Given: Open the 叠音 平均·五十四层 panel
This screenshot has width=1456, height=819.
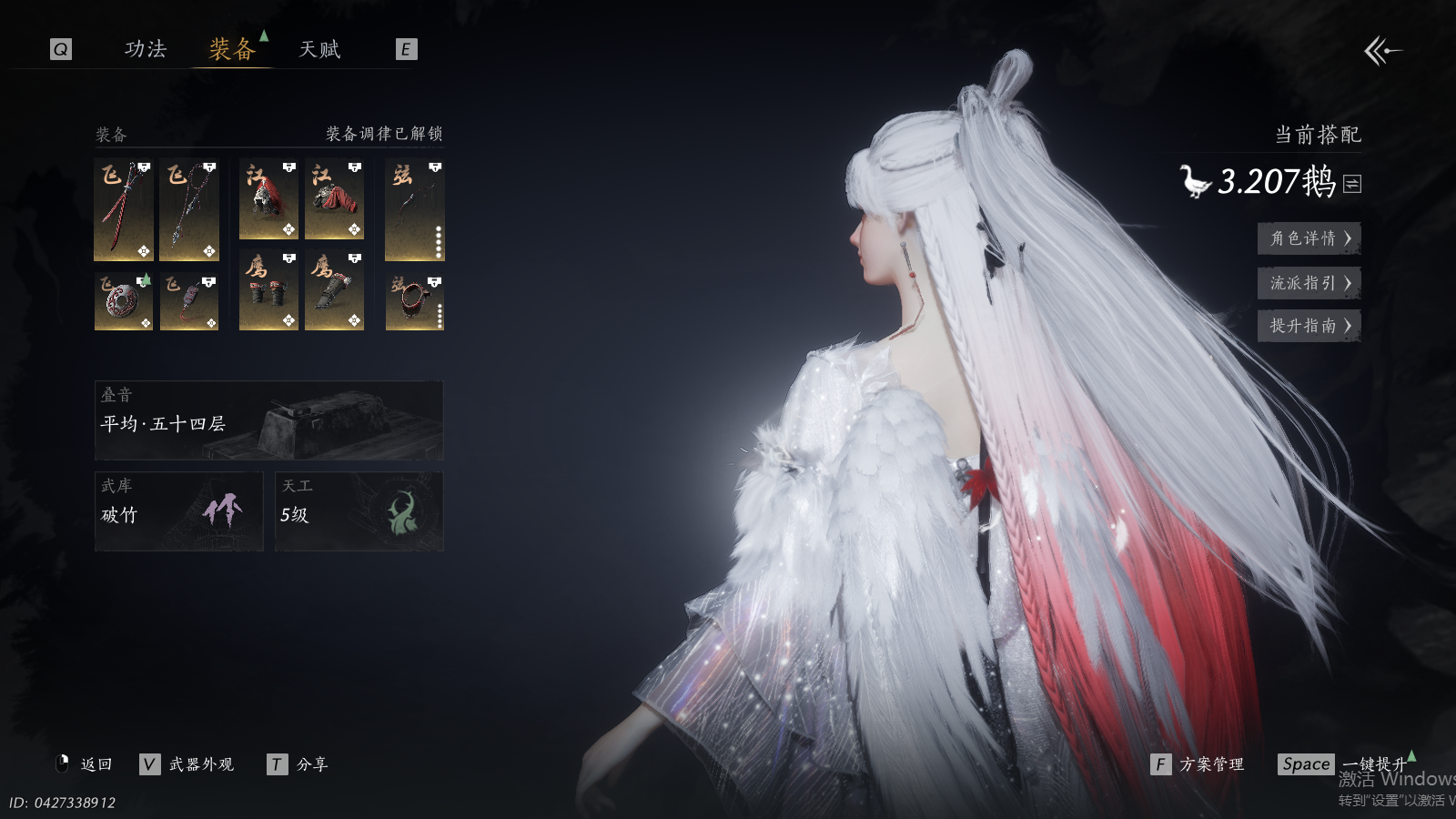Looking at the screenshot, I should pyautogui.click(x=268, y=420).
